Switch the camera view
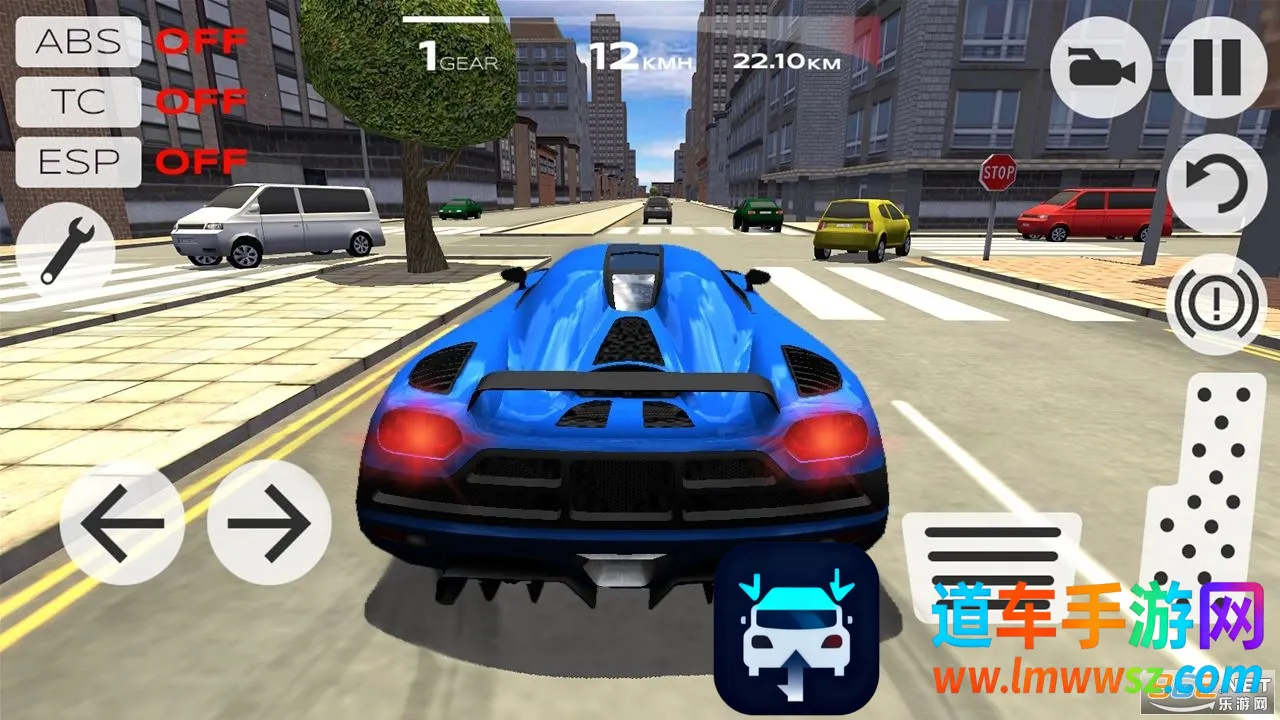1280x720 pixels. [1100, 68]
